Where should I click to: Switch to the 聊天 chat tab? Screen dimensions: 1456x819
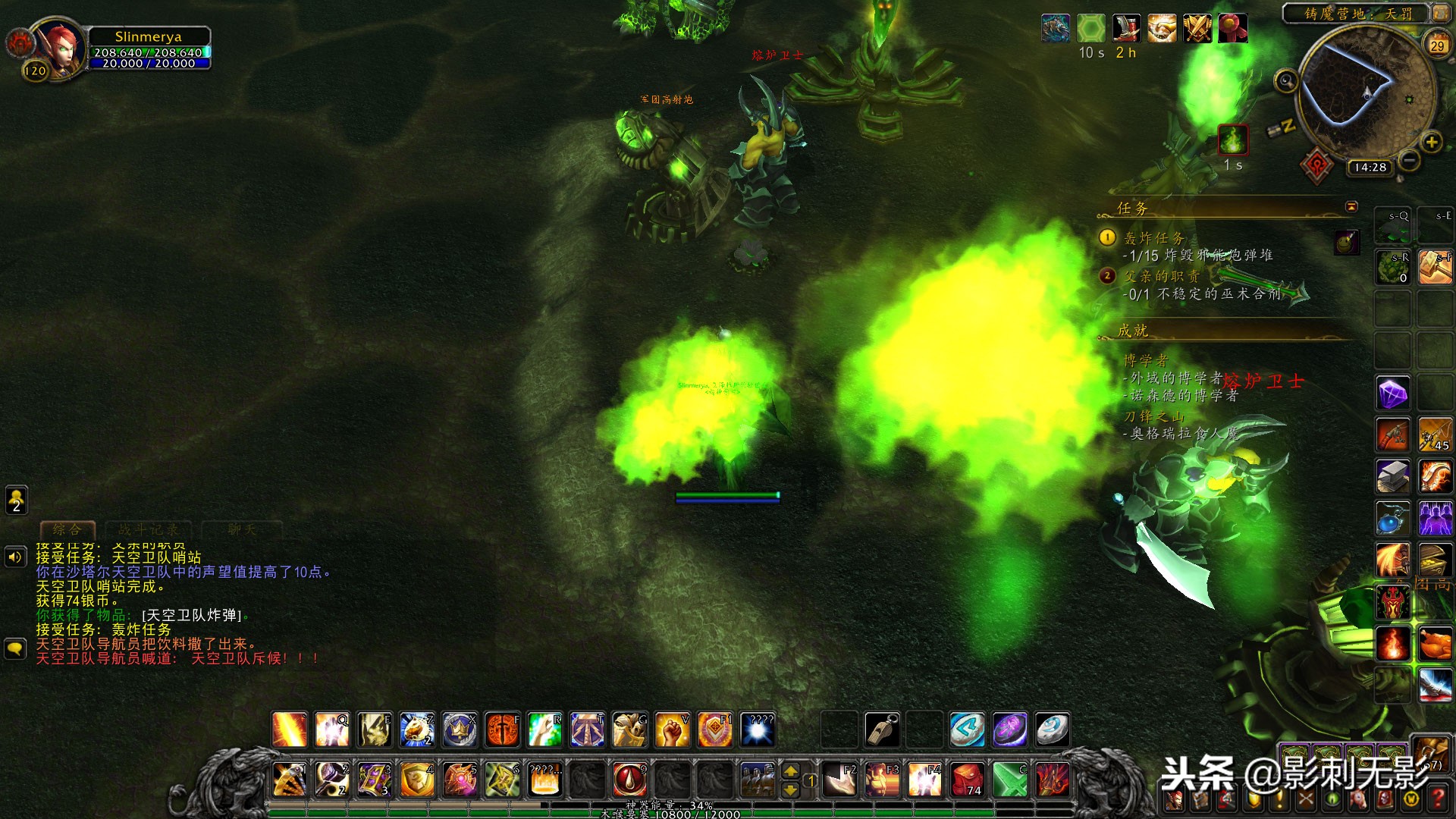(242, 529)
